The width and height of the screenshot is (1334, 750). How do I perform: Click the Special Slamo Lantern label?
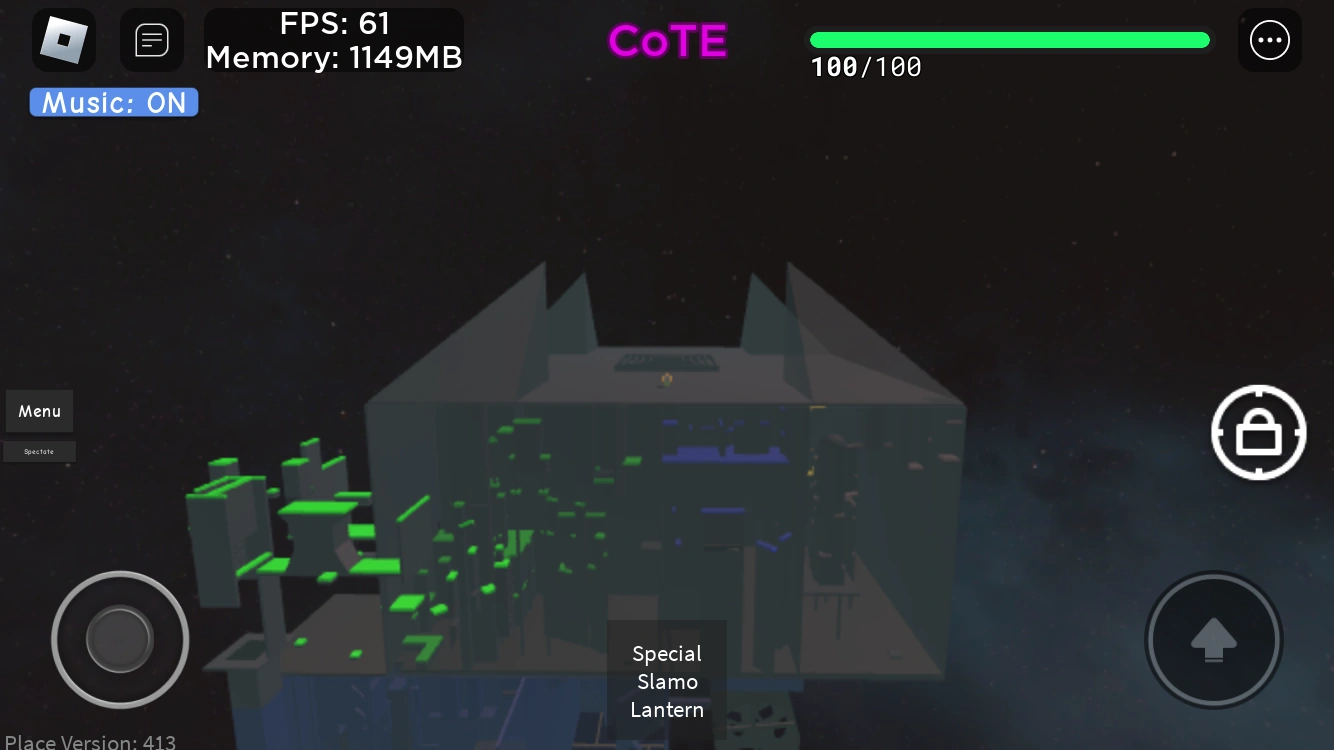tap(667, 682)
